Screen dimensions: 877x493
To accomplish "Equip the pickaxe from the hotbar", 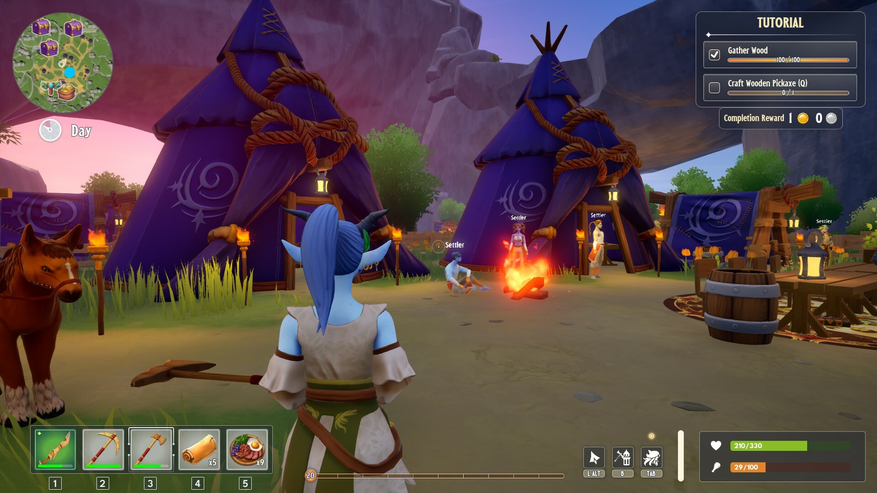I will pyautogui.click(x=103, y=449).
